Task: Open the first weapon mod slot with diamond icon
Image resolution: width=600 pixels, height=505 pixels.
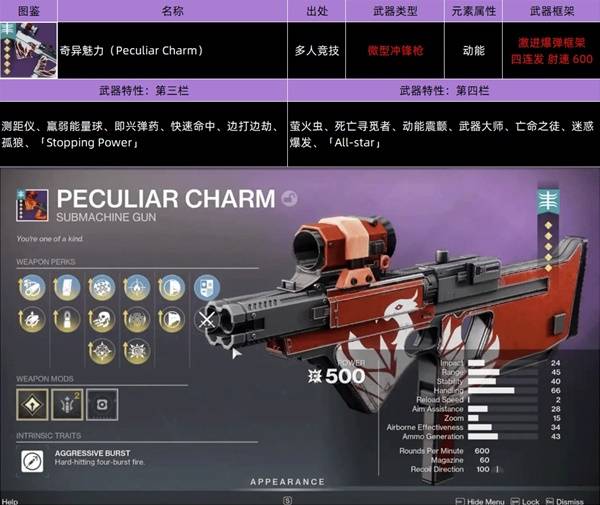Action: pyautogui.click(x=31, y=402)
